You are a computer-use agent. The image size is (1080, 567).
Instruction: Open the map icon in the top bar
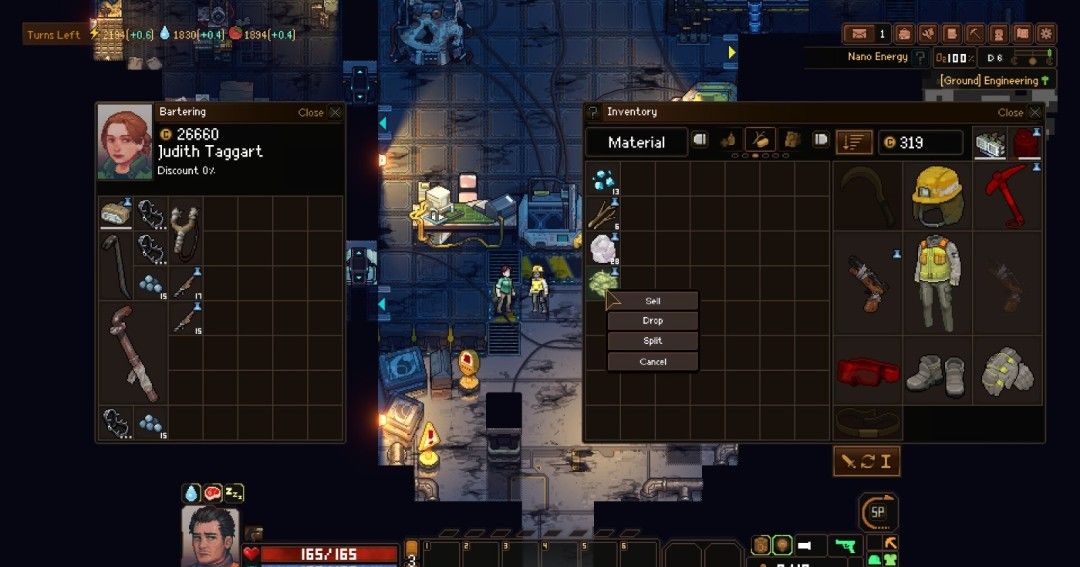click(x=1022, y=35)
